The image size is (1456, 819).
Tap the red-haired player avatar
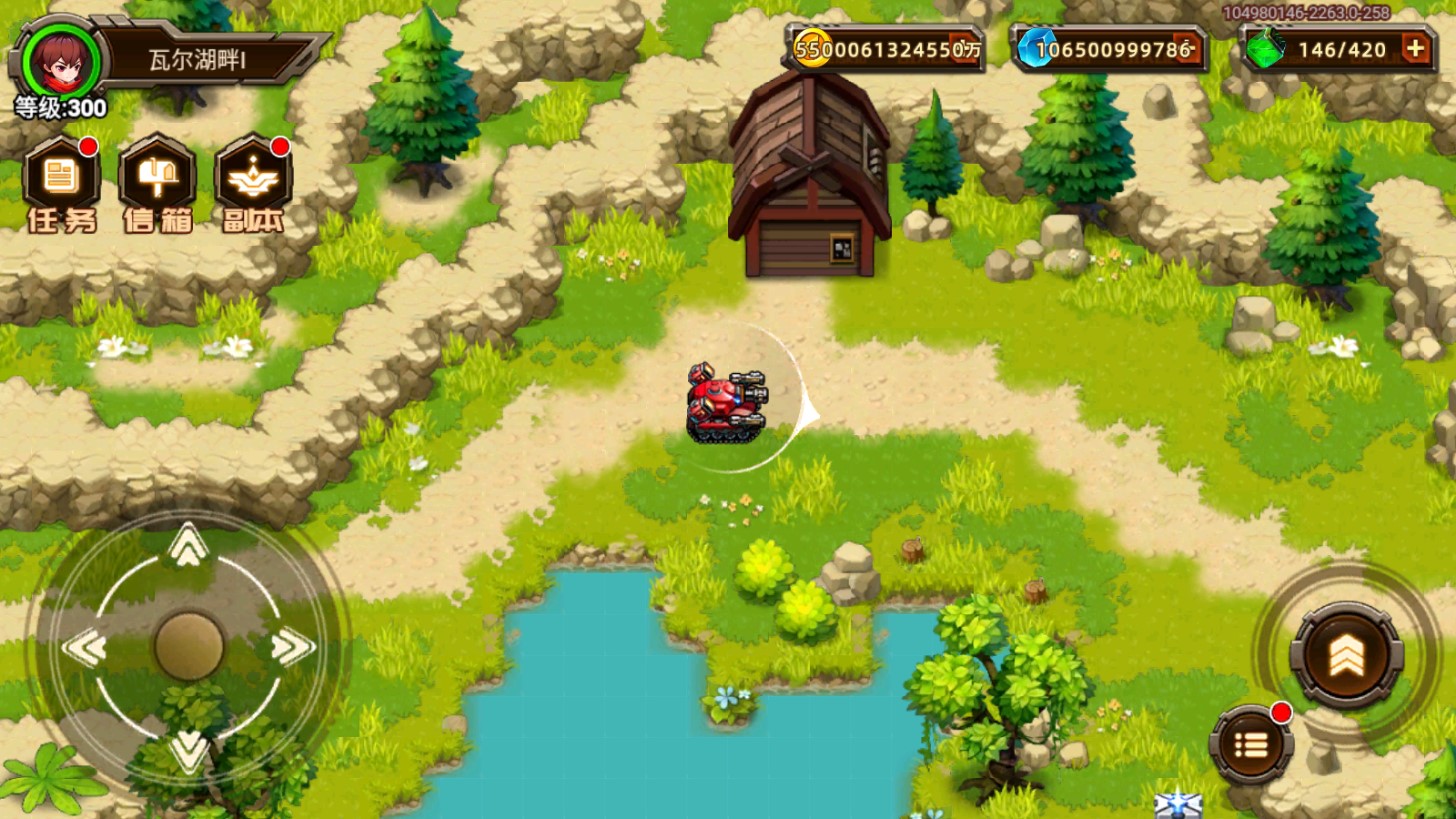[x=61, y=57]
